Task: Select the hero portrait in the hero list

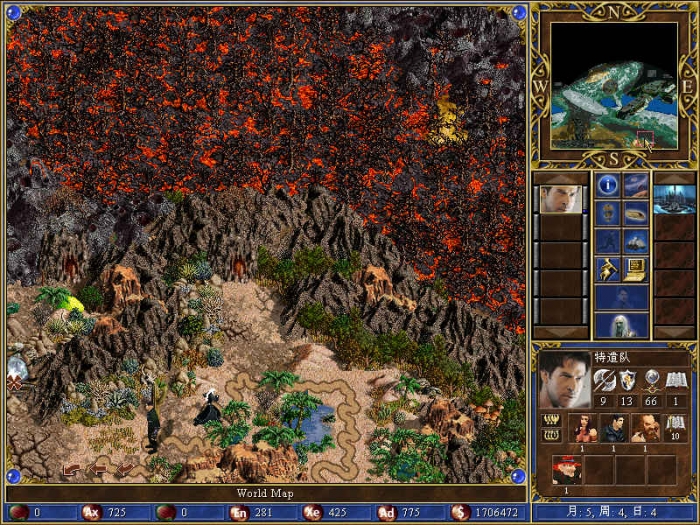Action: pos(561,198)
